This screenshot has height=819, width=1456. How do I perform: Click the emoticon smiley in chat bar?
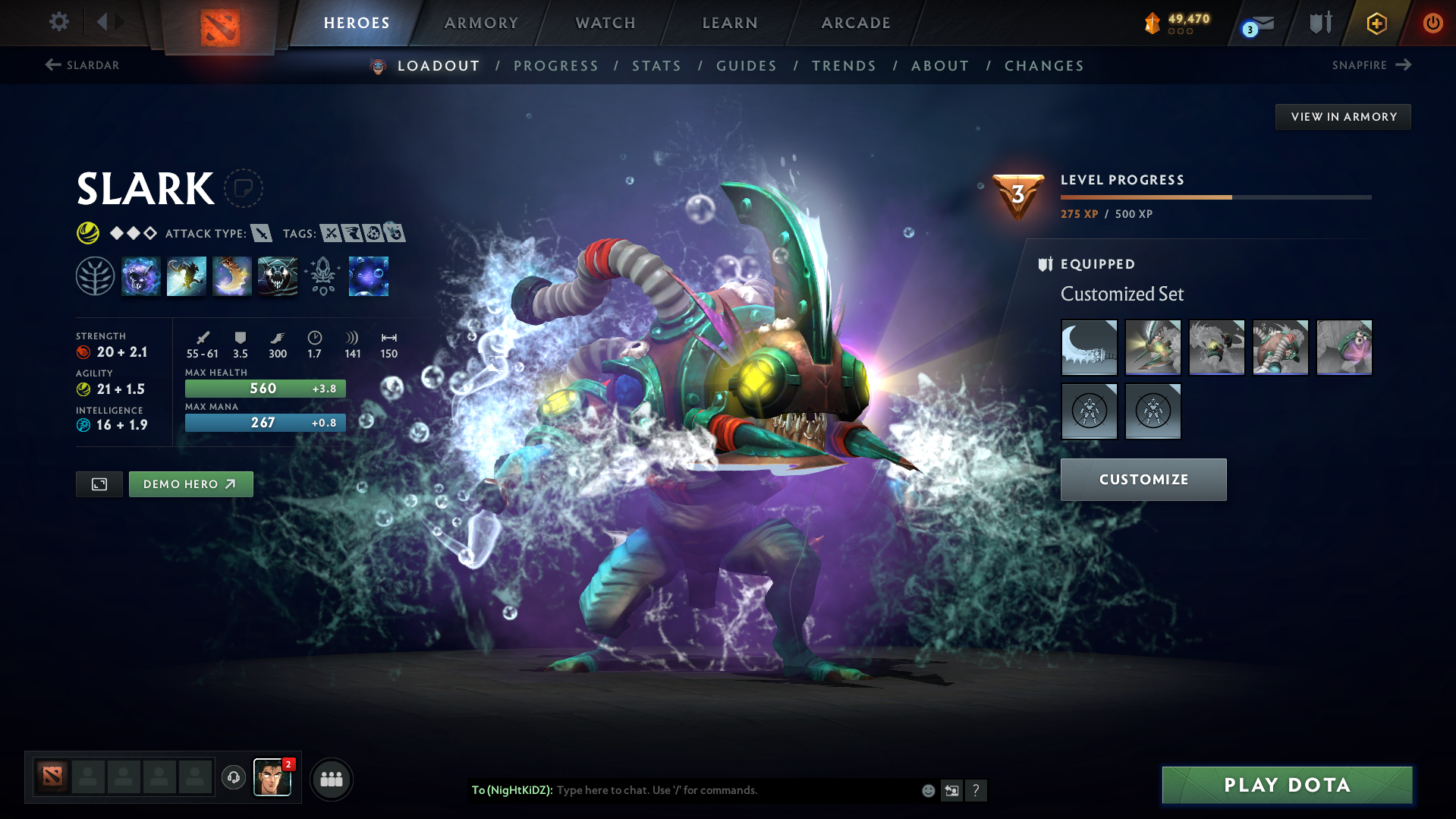(927, 790)
